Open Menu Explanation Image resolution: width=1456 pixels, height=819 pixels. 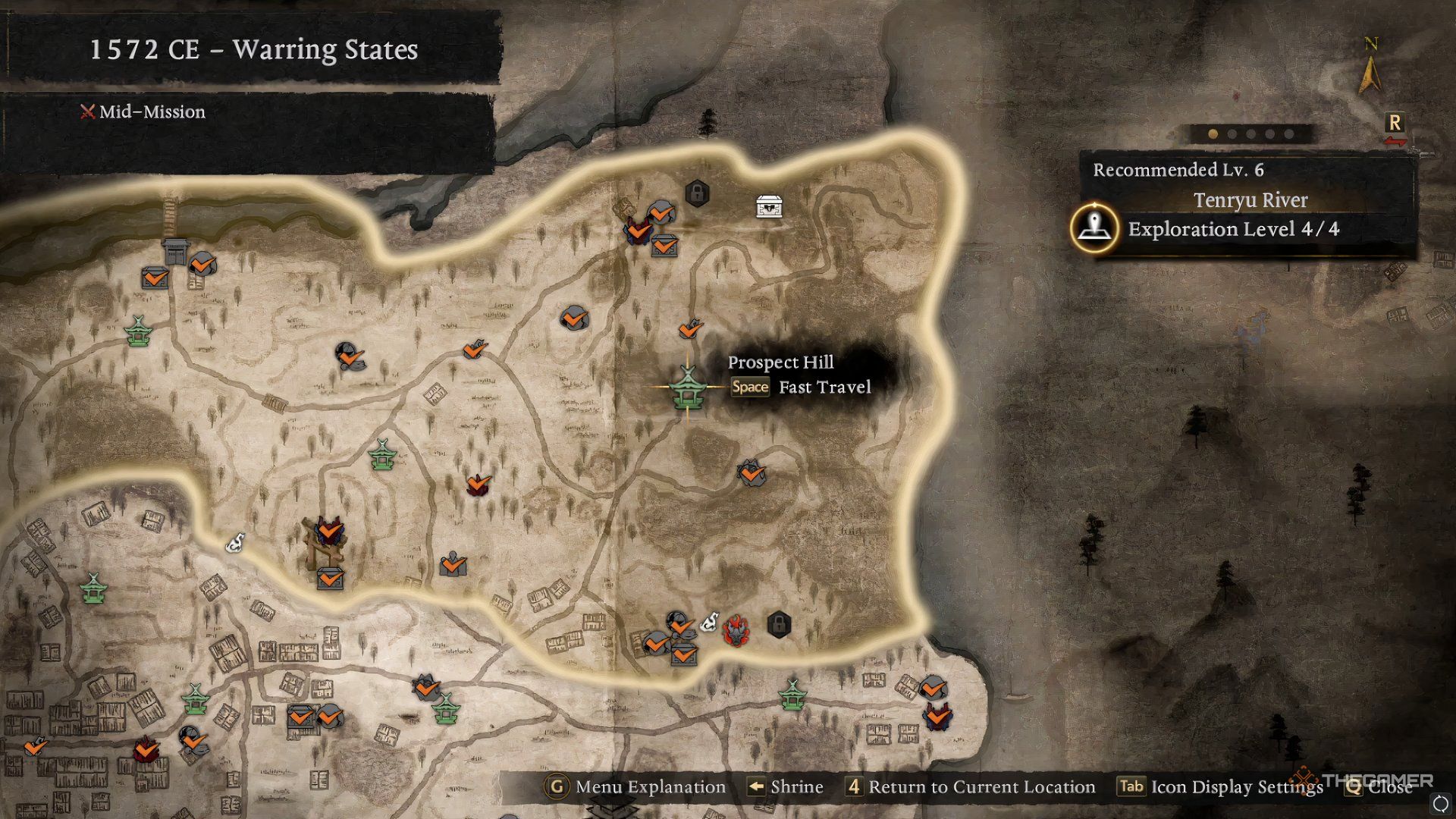point(635,787)
